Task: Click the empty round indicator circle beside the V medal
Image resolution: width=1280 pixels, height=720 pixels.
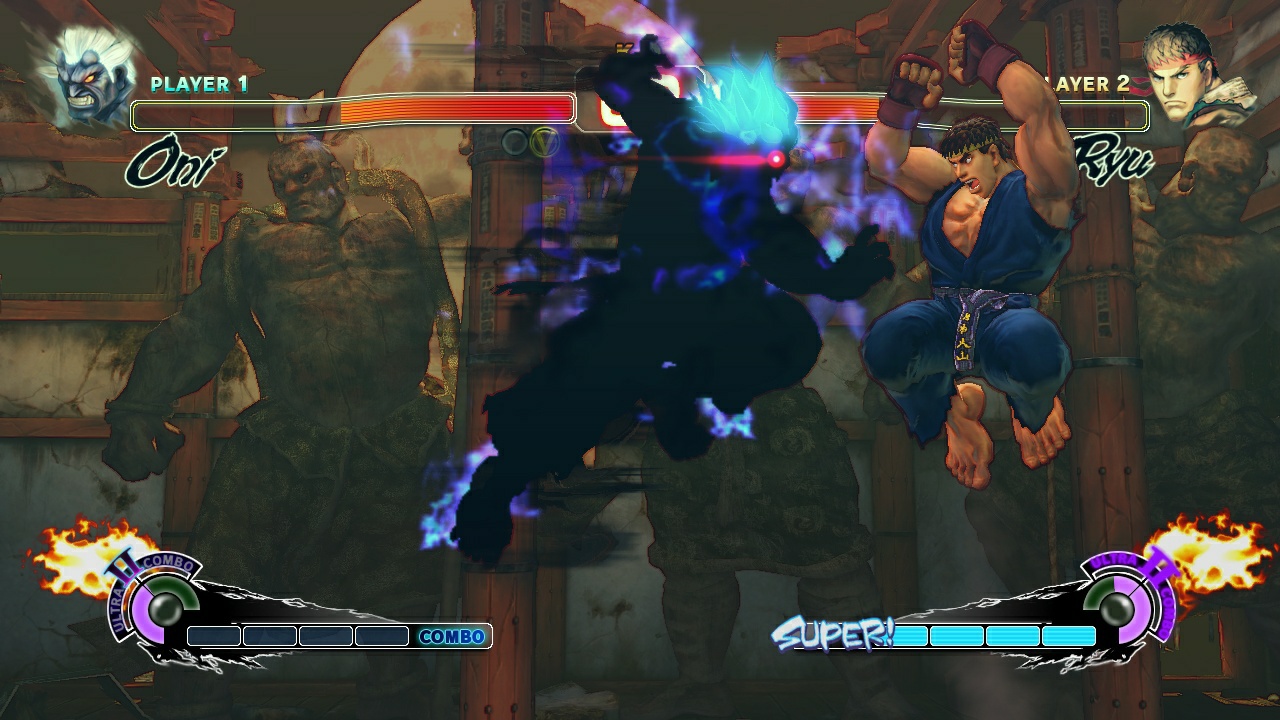Action: [x=513, y=140]
